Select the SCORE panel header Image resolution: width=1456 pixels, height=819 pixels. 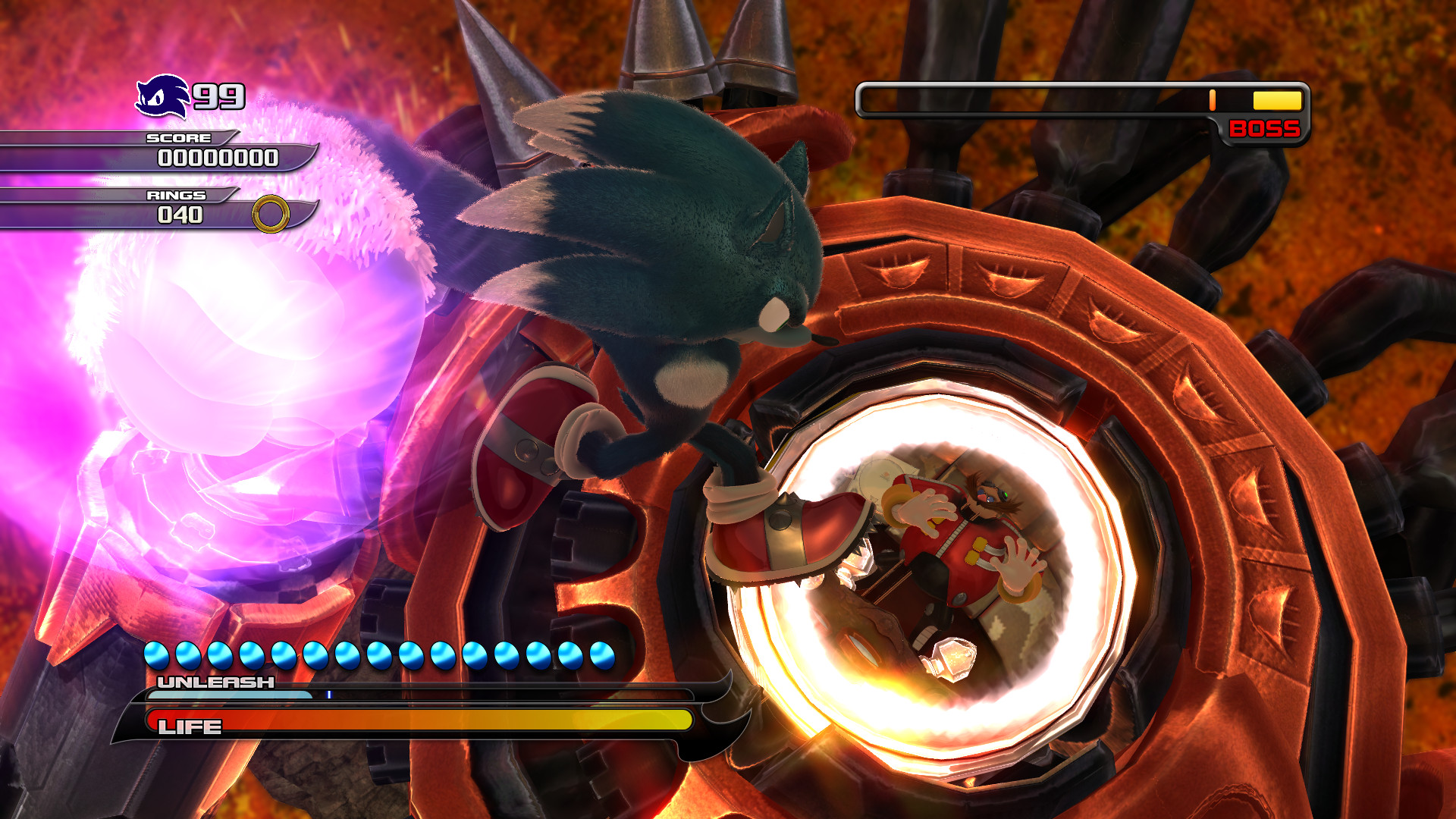point(178,138)
